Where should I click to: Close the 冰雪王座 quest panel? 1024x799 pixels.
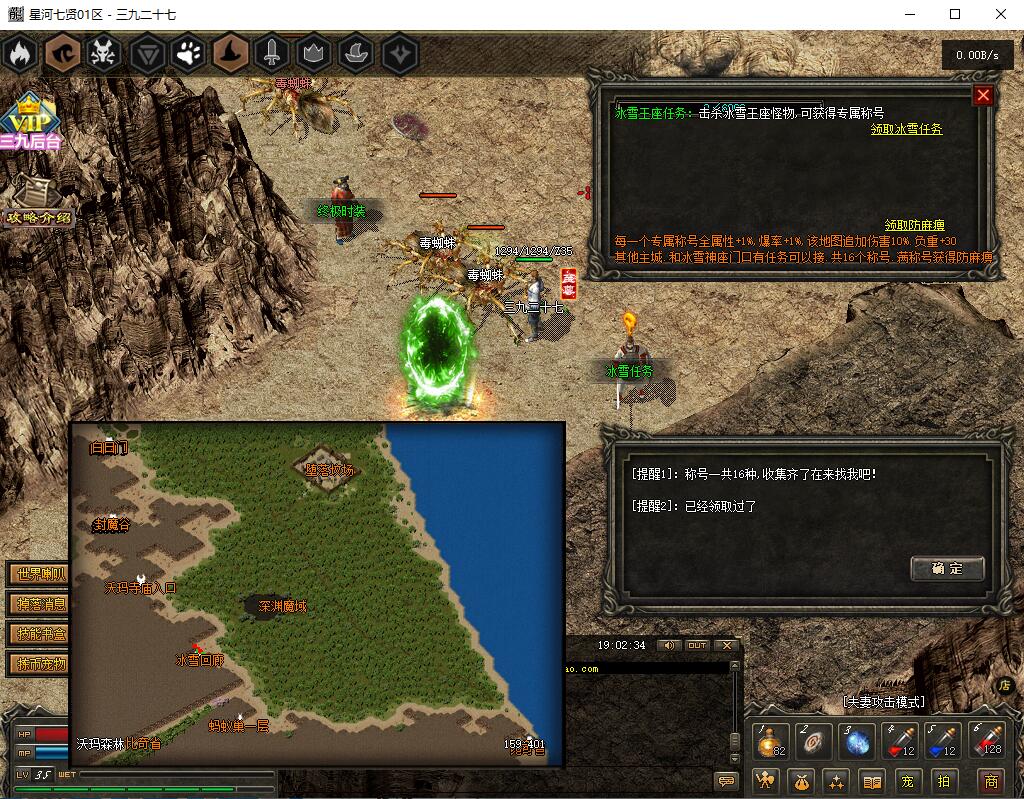point(983,96)
